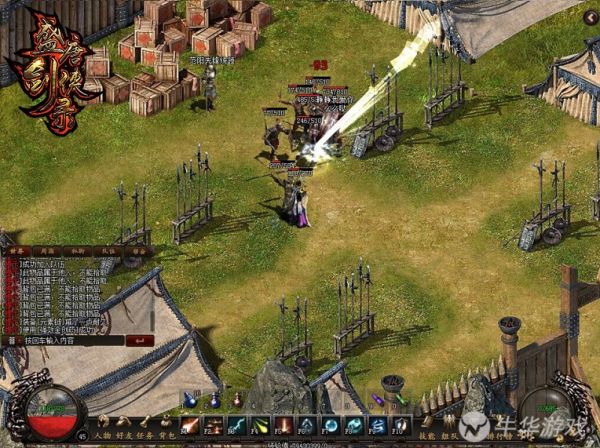This screenshot has height=448, width=600.
Task: Open the 好友 friends list
Action: click(x=126, y=437)
